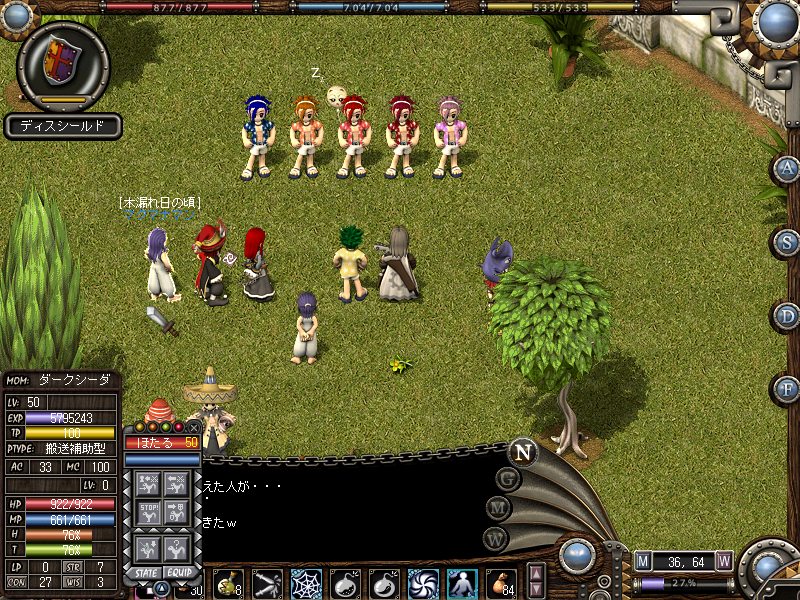Activate the F shortcut button
Screen dimensions: 800x600
pyautogui.click(x=786, y=387)
